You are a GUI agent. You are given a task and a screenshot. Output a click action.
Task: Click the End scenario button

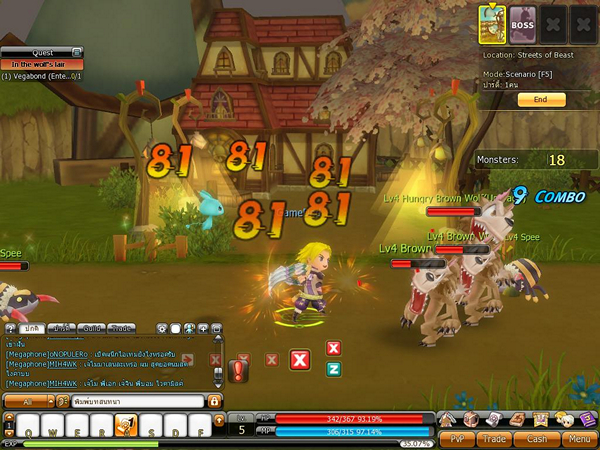pyautogui.click(x=541, y=100)
